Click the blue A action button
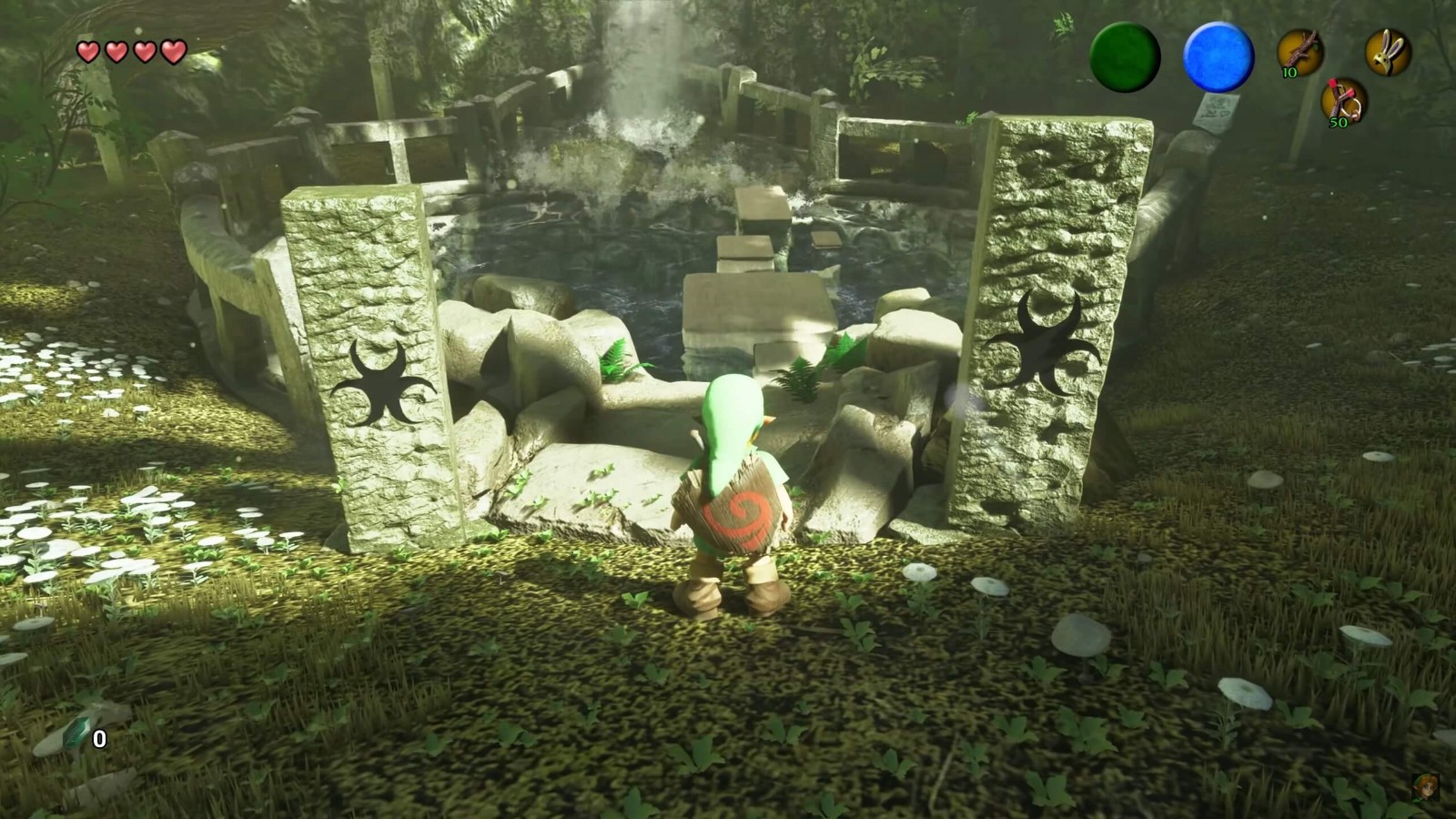1456x819 pixels. pyautogui.click(x=1218, y=56)
